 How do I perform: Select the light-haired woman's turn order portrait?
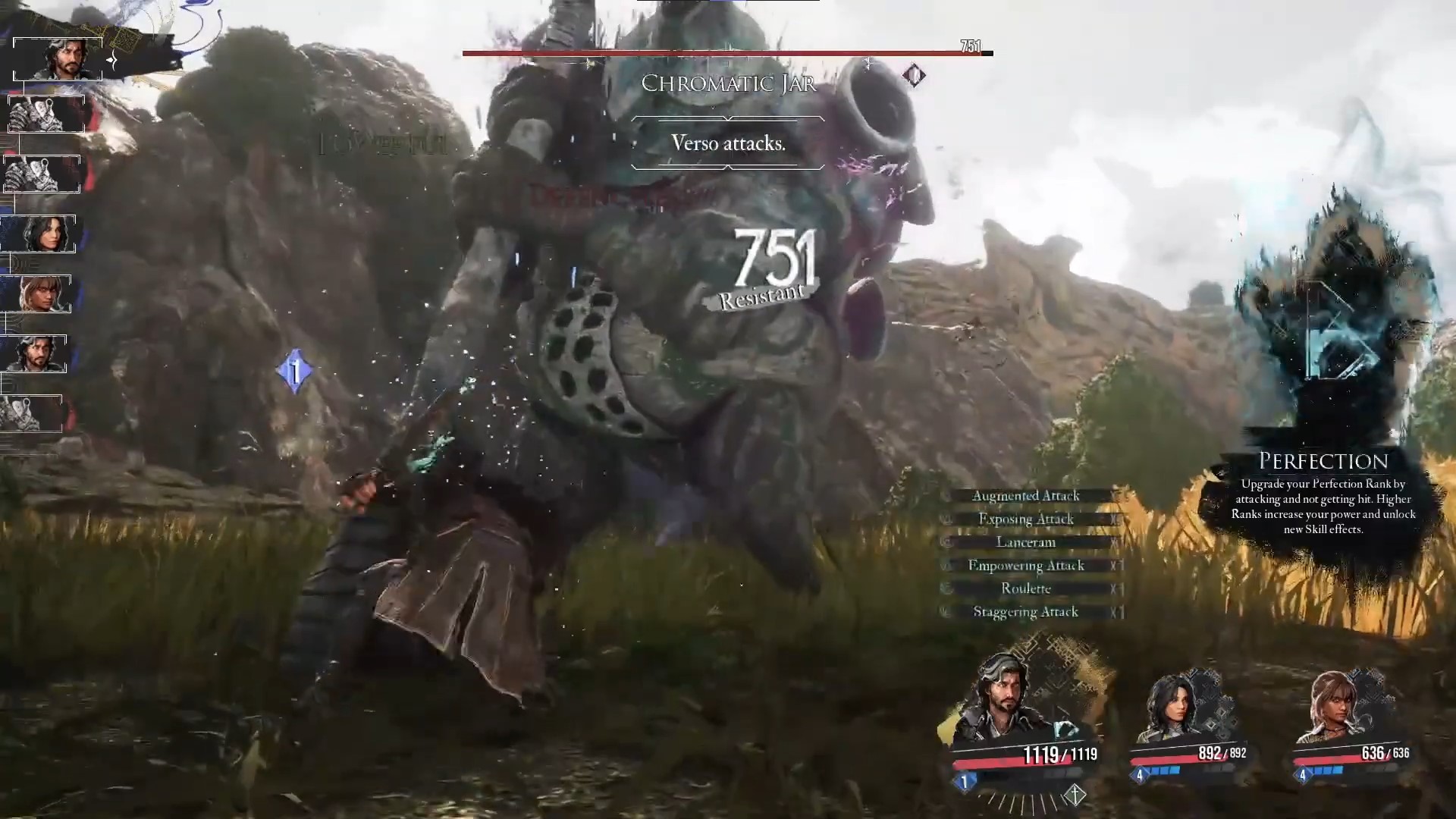(36, 293)
